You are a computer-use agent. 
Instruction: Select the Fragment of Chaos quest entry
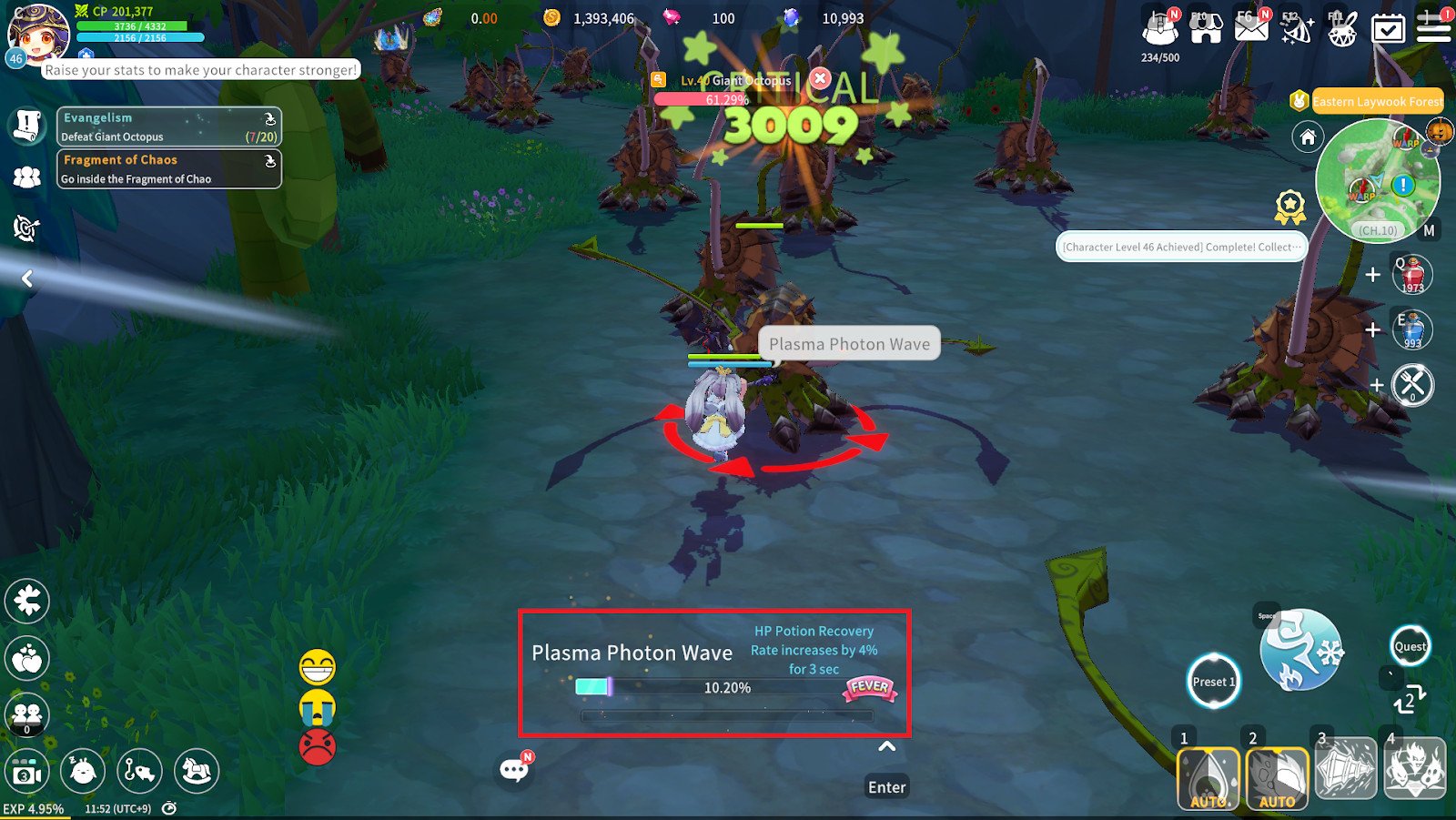pos(169,169)
